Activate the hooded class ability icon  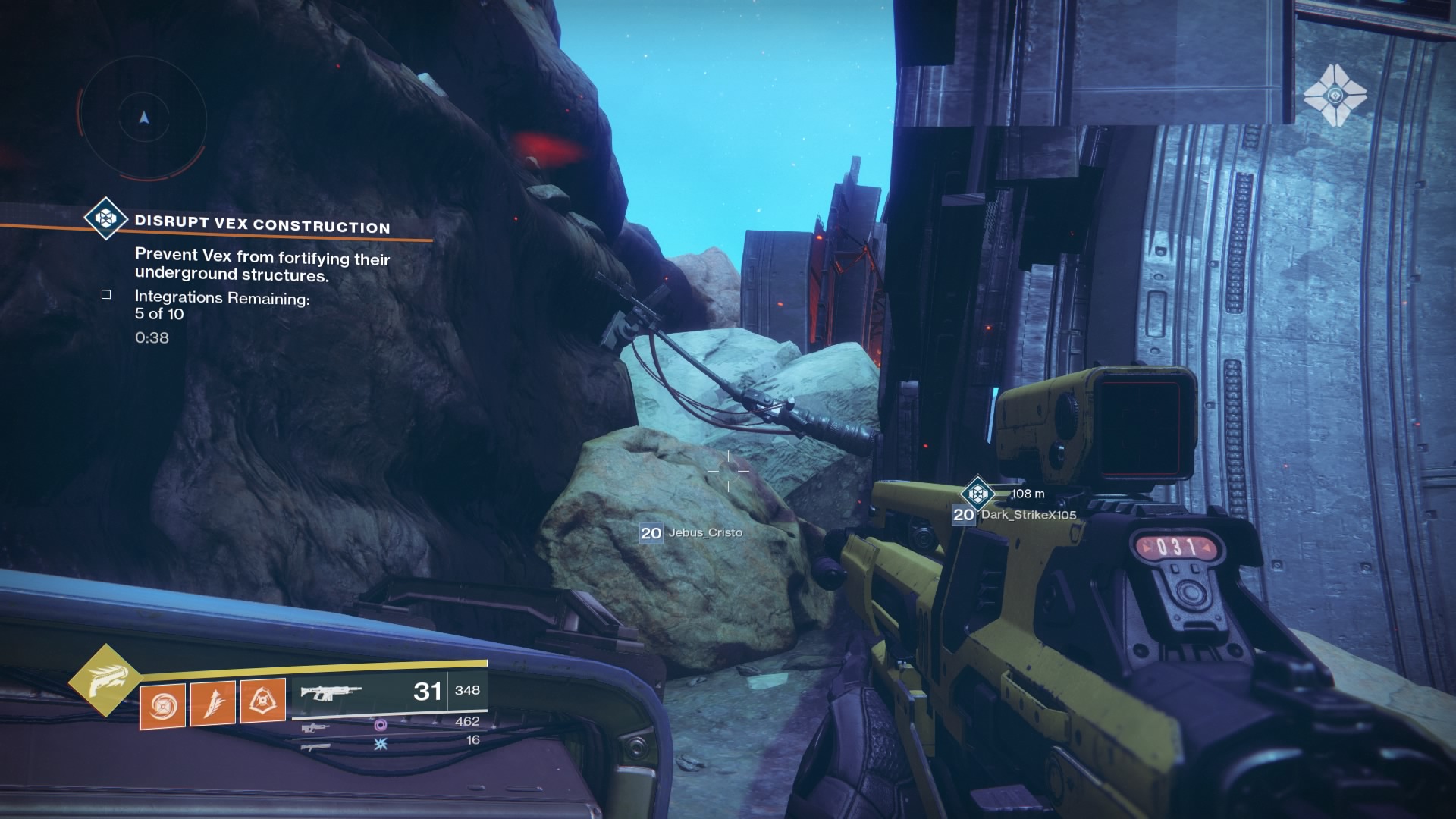click(263, 701)
